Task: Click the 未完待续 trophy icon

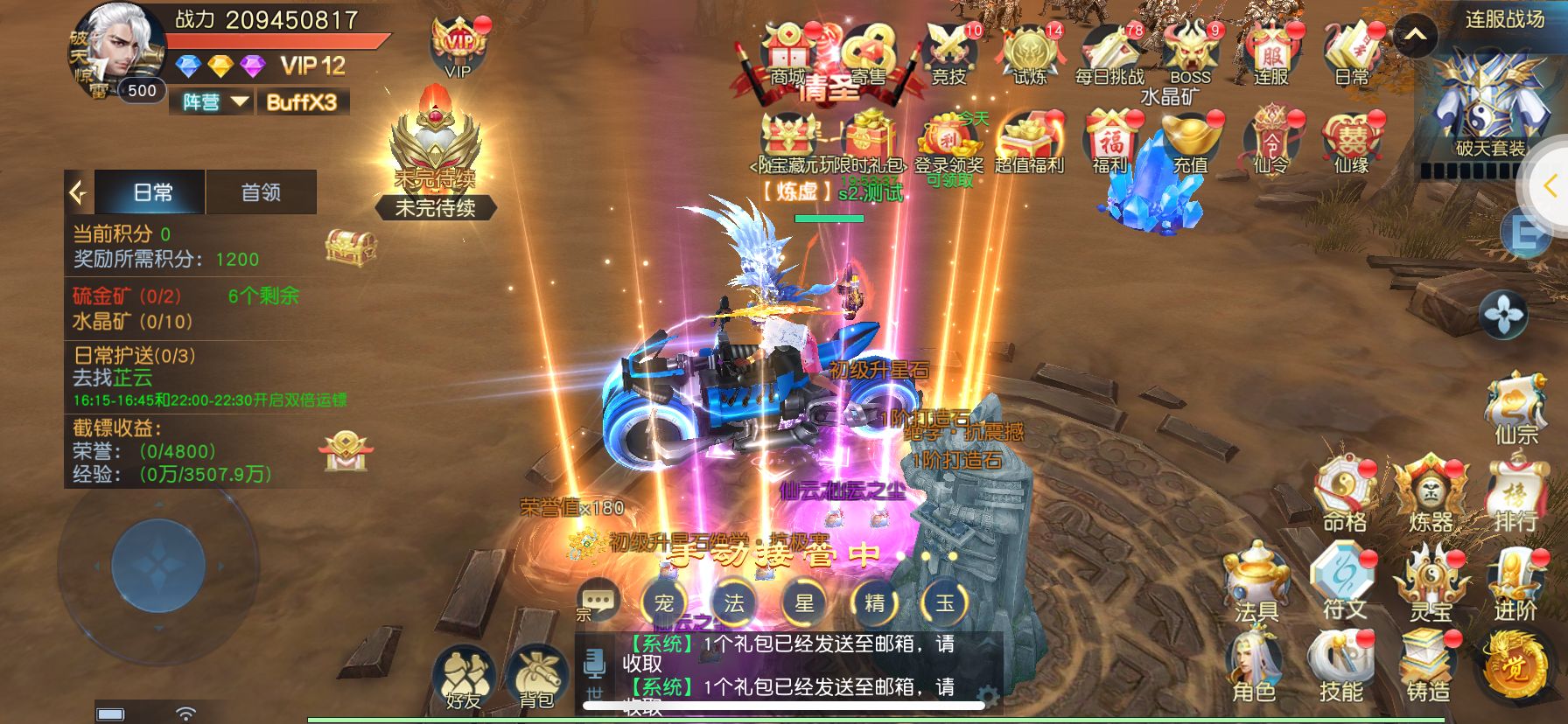Action: pos(435,153)
